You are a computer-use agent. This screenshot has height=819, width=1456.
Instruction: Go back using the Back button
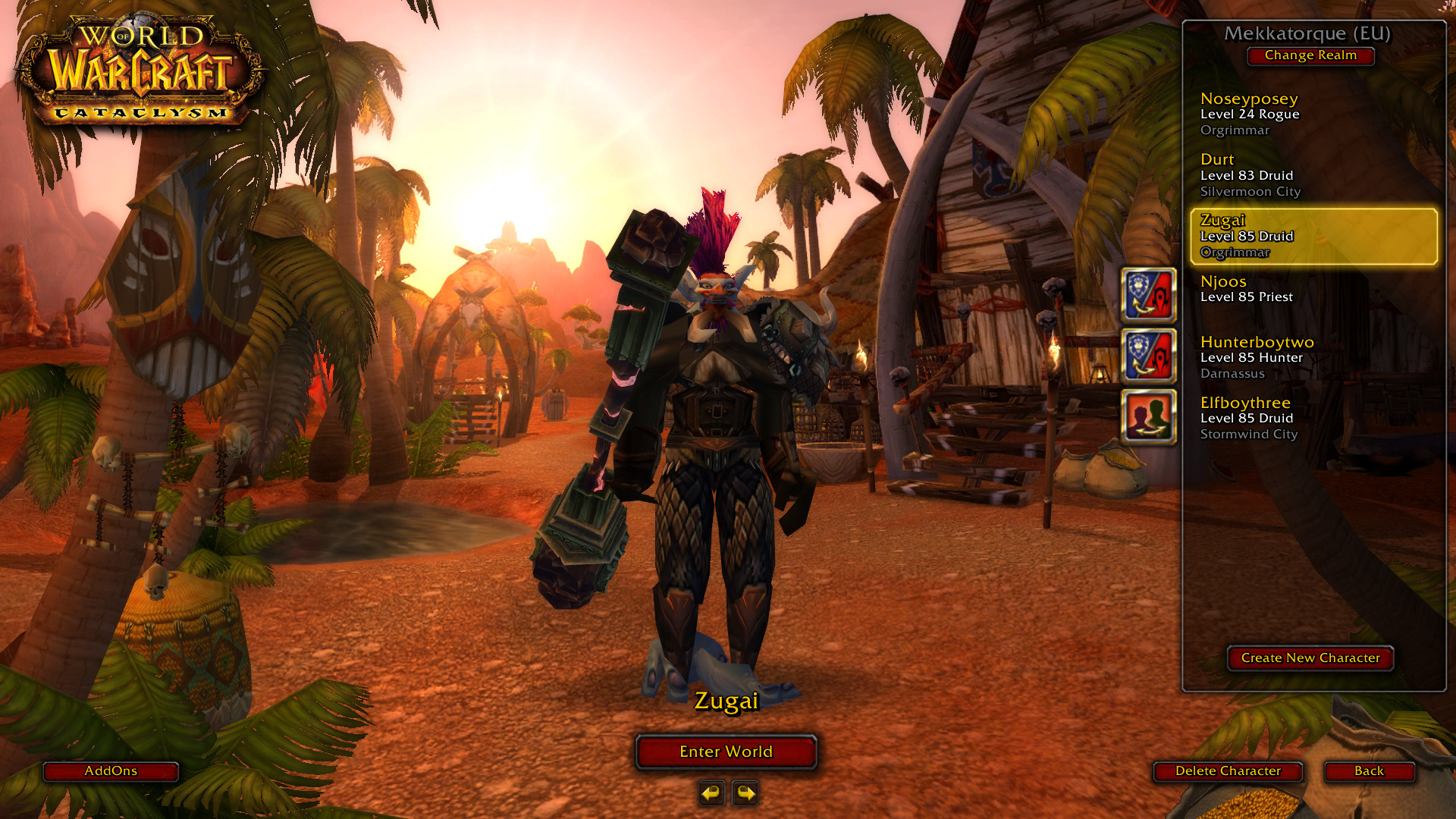[1369, 771]
